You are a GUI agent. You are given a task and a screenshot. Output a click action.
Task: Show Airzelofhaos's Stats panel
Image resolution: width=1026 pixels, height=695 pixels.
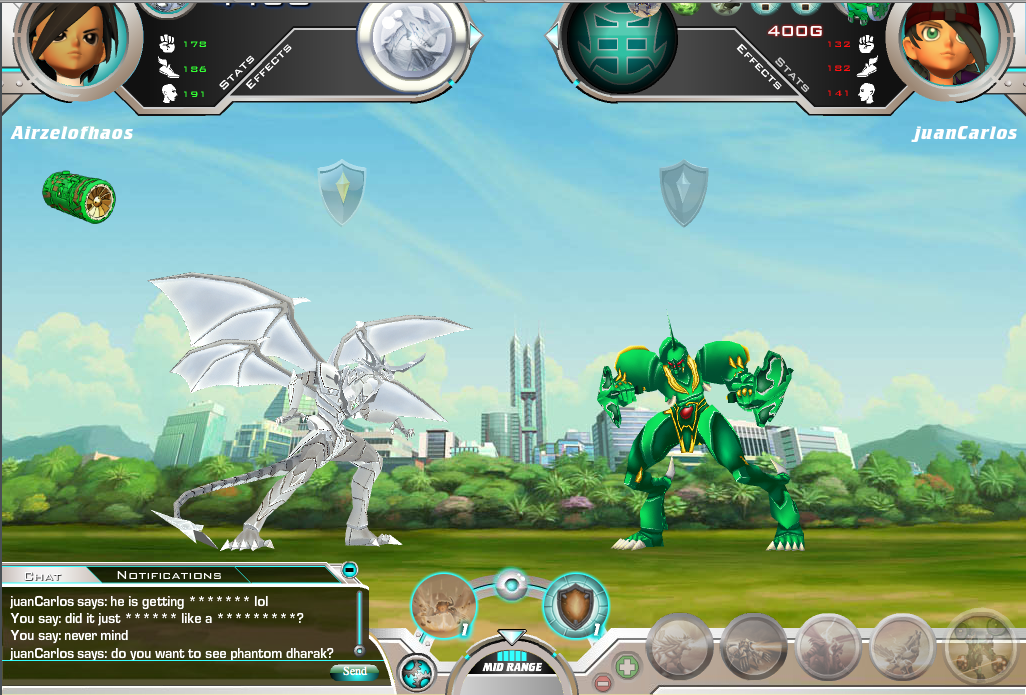pos(237,71)
